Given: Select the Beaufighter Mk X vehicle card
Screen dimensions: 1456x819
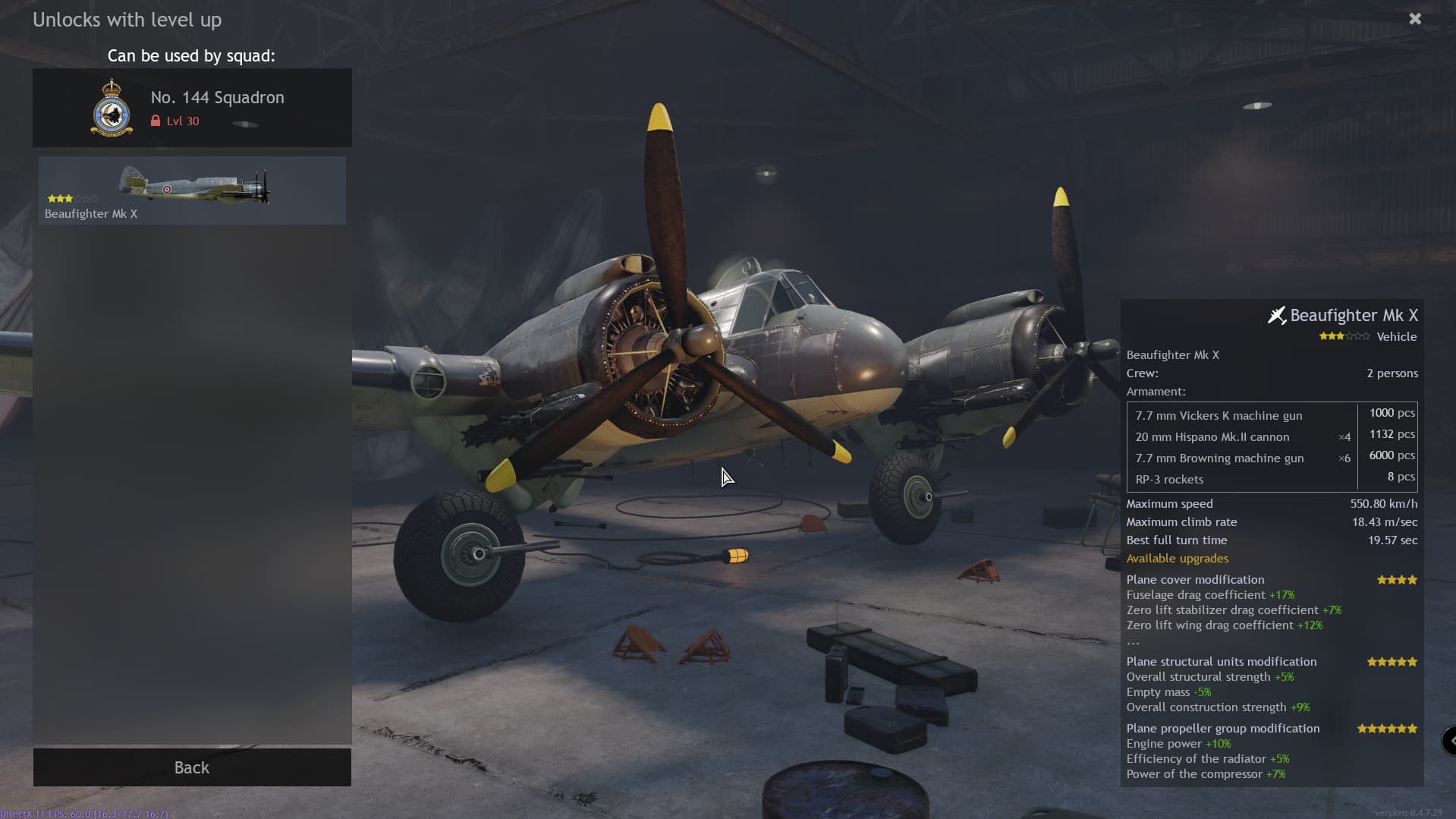Looking at the screenshot, I should (x=192, y=191).
